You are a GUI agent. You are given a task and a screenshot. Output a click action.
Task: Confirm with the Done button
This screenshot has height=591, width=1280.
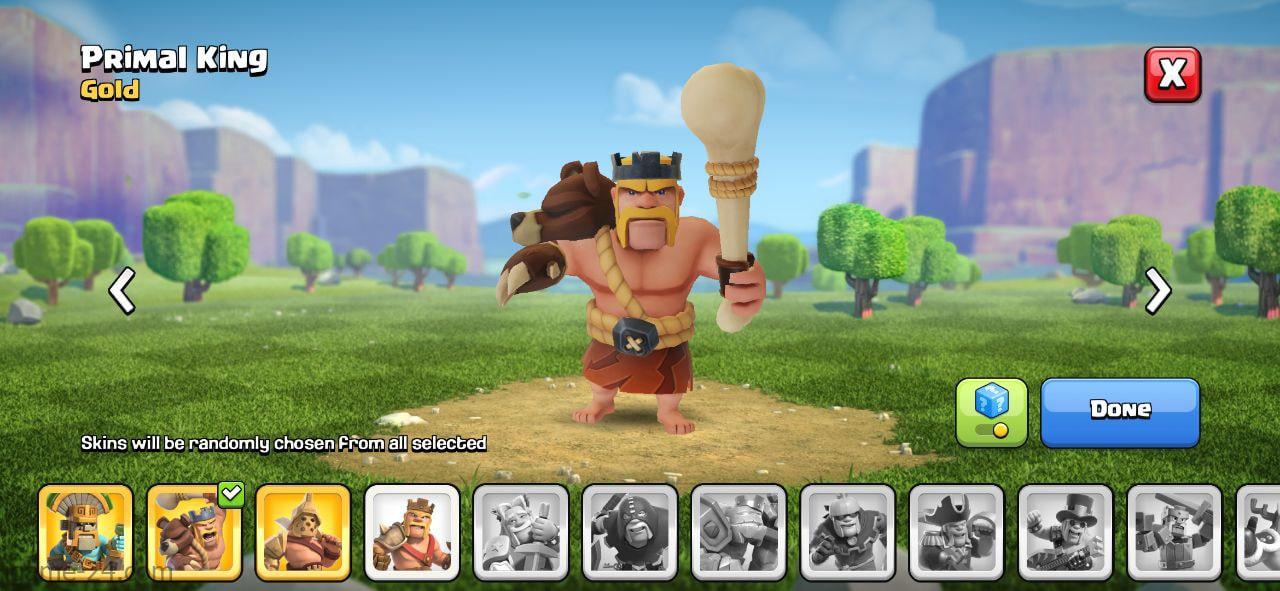[x=1120, y=411]
